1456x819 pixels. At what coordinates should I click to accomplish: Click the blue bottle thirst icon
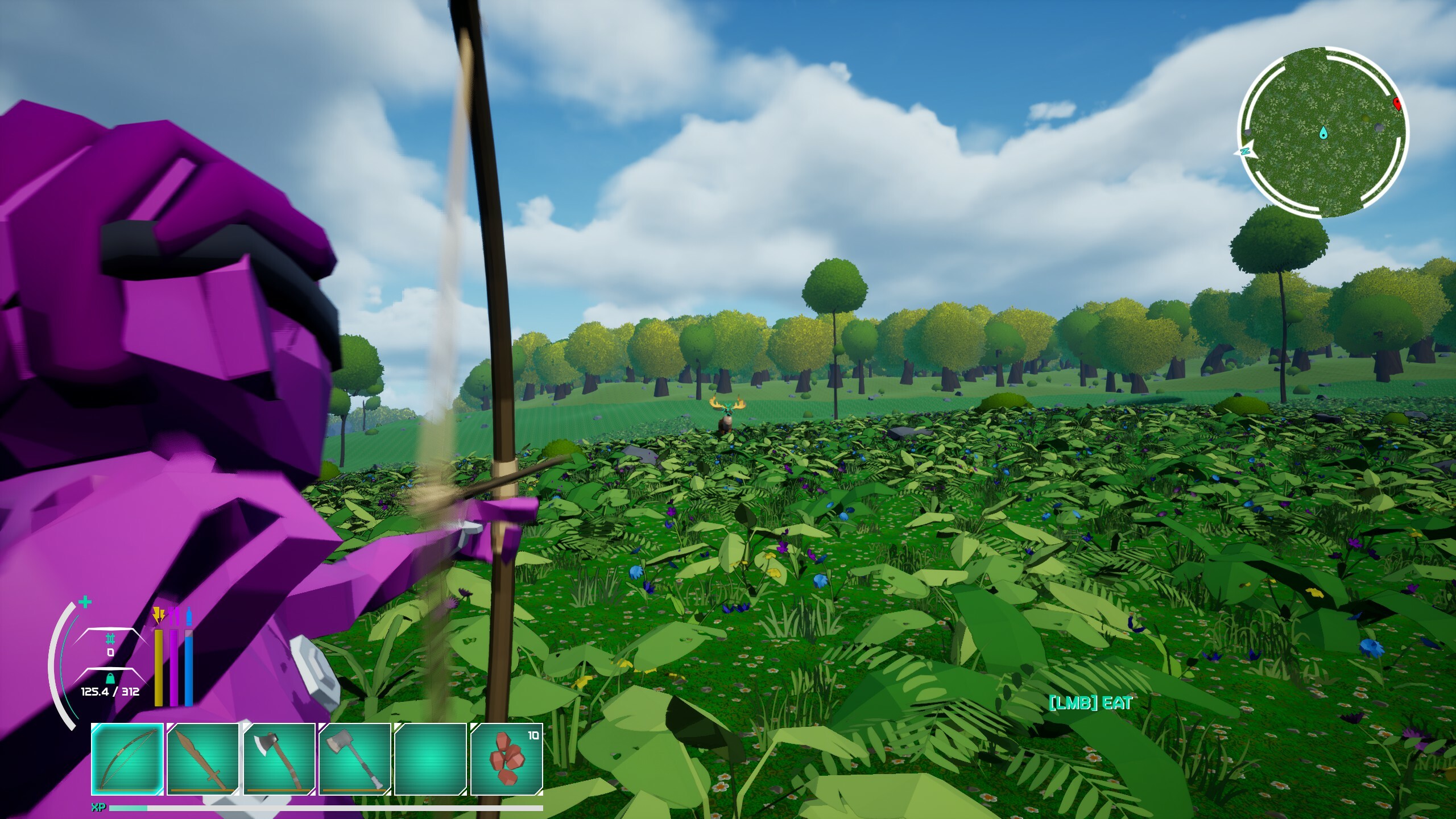tap(189, 615)
